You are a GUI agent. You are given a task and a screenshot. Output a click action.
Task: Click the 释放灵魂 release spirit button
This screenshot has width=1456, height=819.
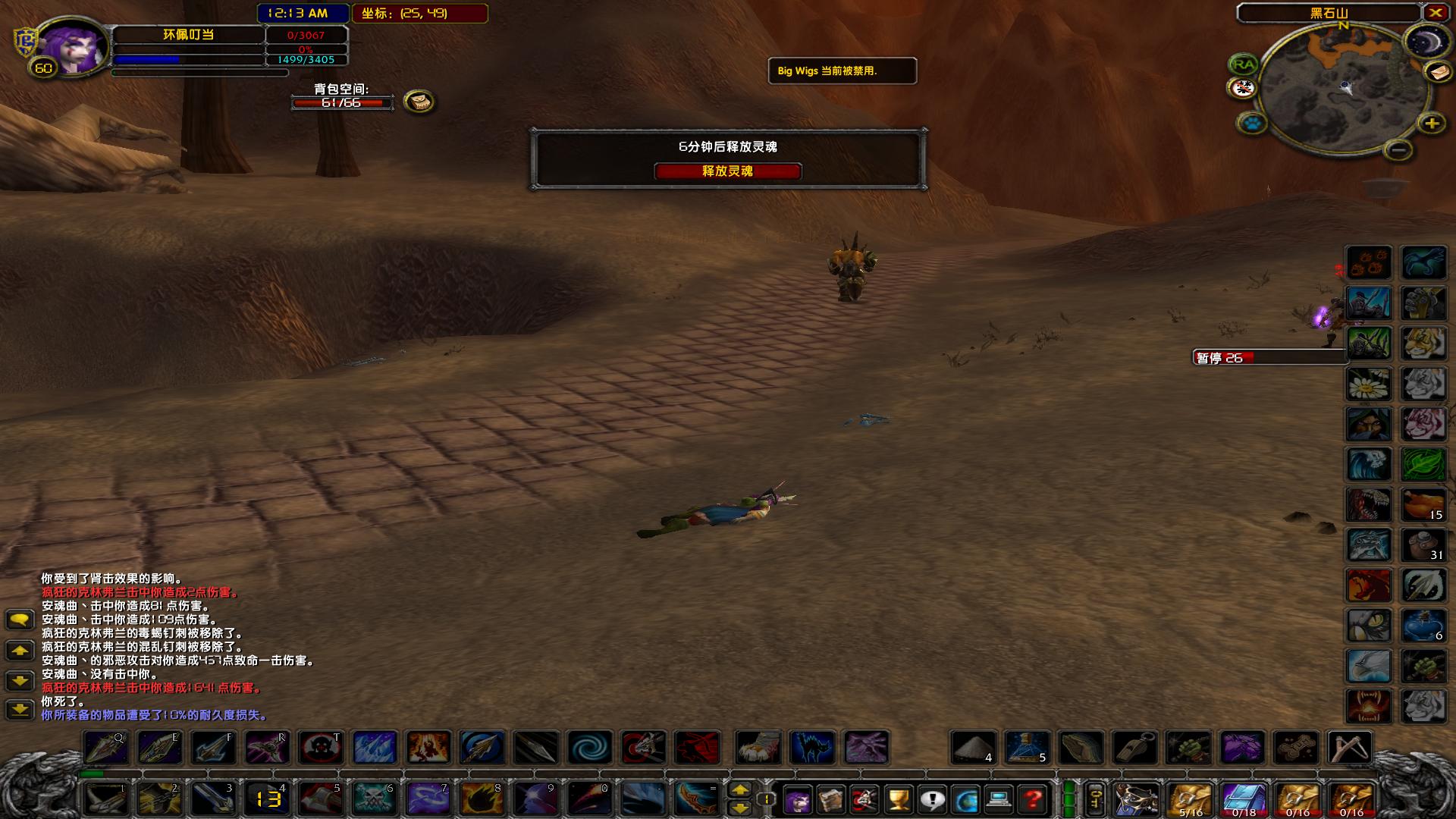pyautogui.click(x=728, y=172)
